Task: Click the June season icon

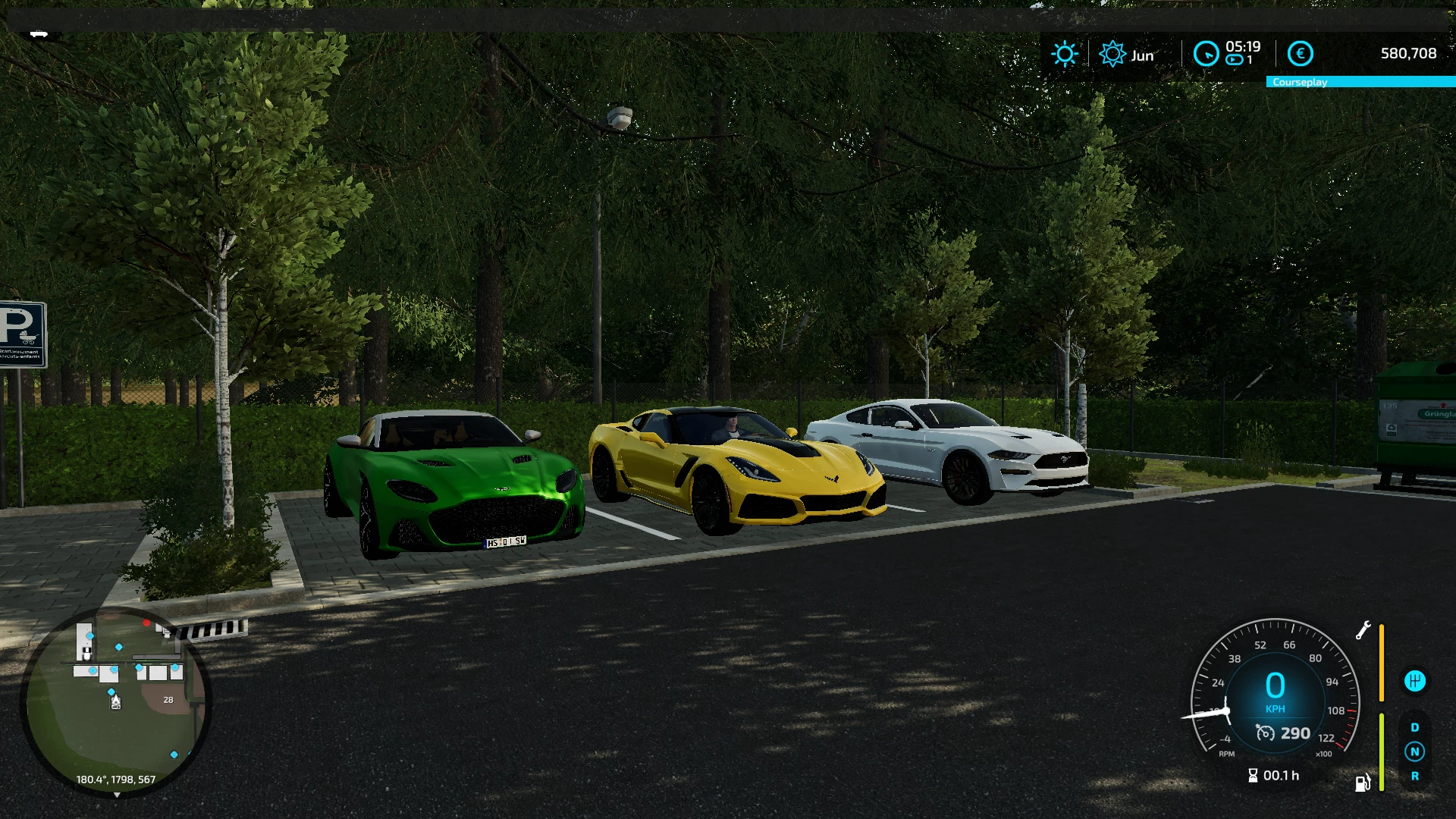Action: [1112, 54]
